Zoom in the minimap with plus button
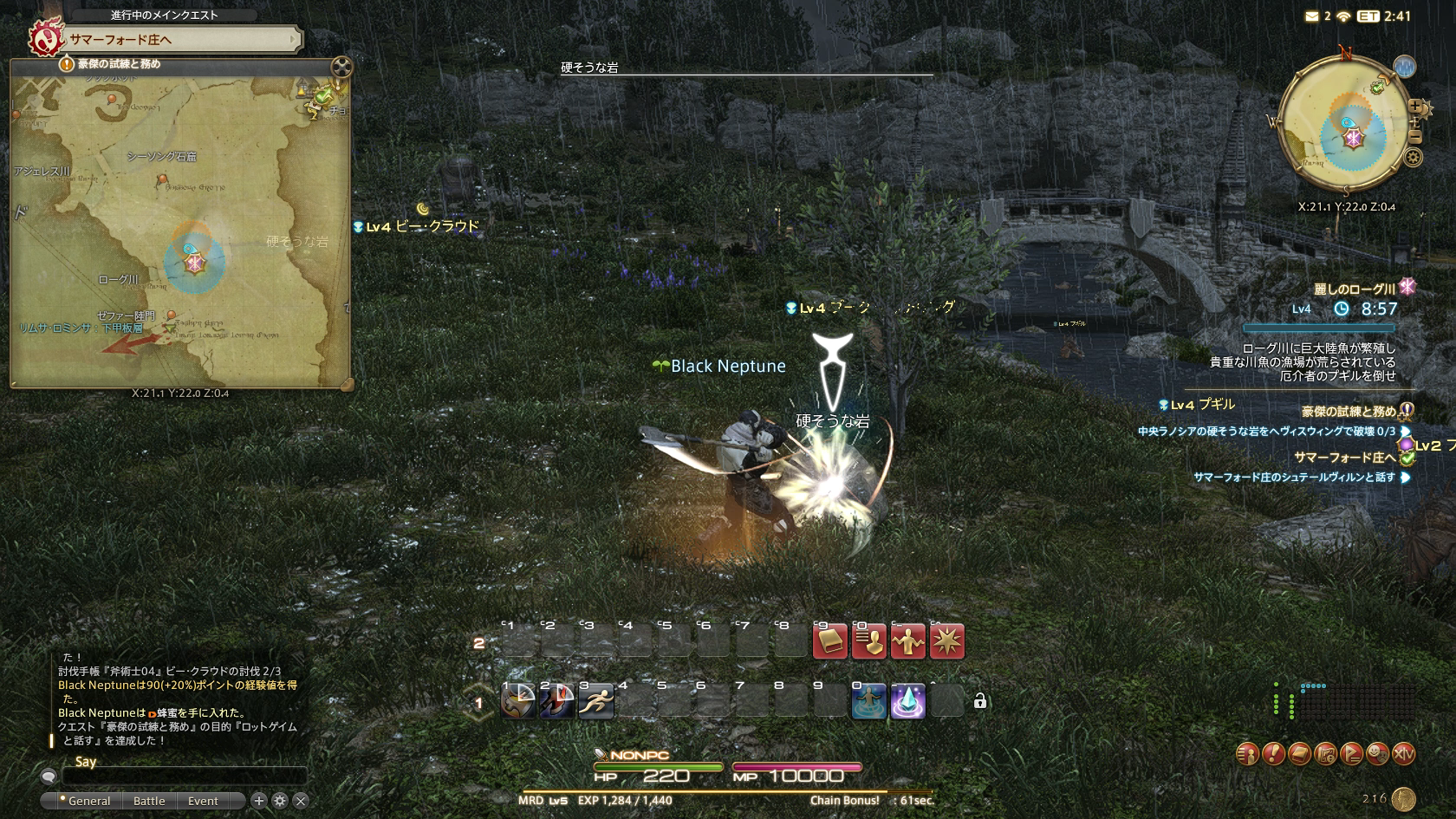 [x=1416, y=107]
